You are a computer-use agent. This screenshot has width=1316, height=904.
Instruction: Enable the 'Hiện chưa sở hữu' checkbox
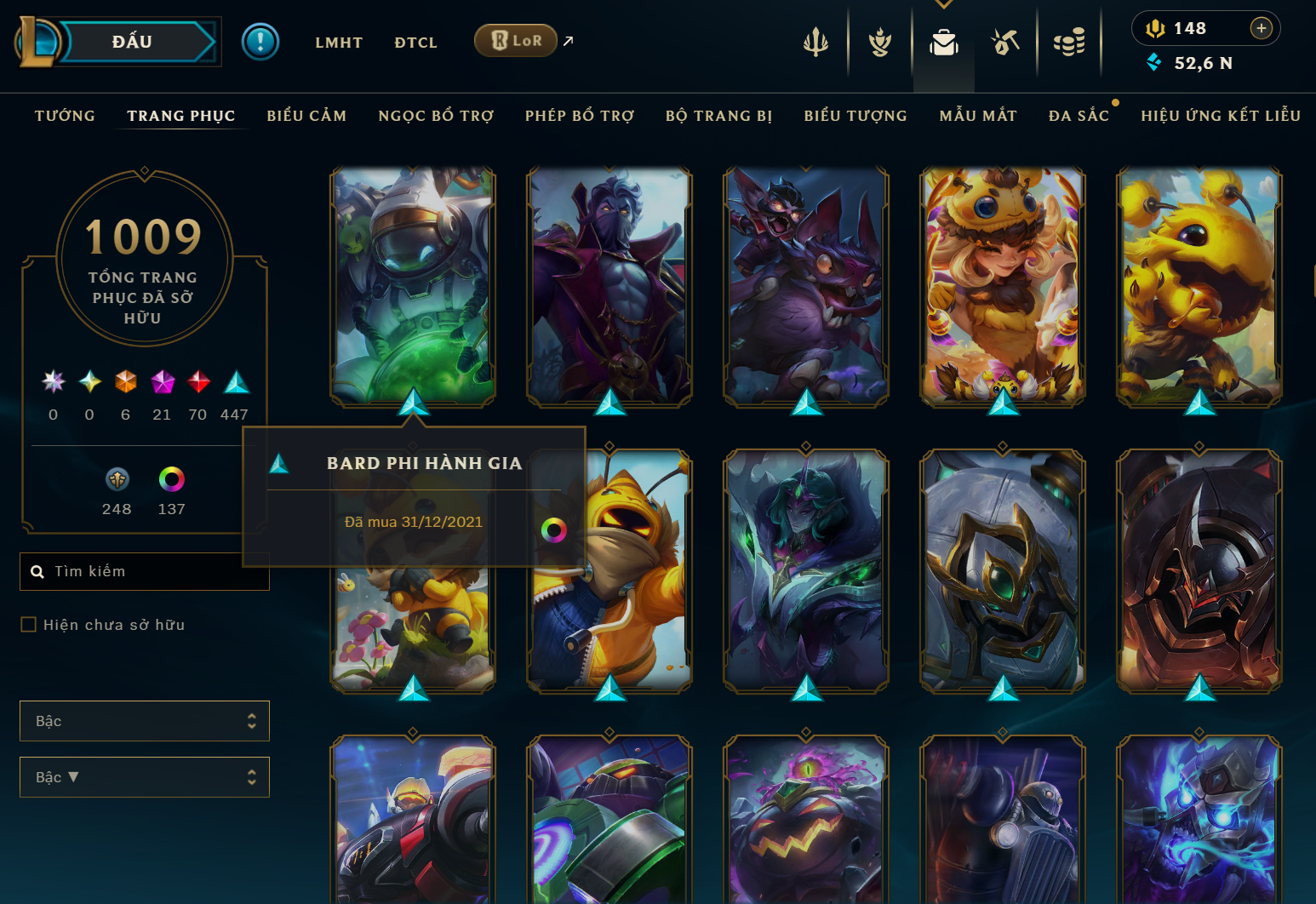click(28, 624)
